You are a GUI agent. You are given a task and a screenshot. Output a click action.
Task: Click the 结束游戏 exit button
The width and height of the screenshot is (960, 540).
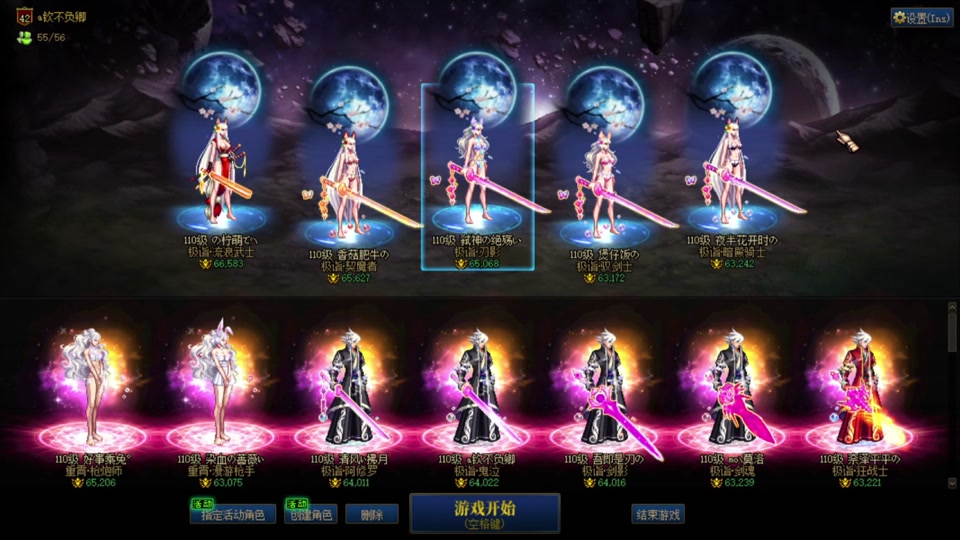657,515
